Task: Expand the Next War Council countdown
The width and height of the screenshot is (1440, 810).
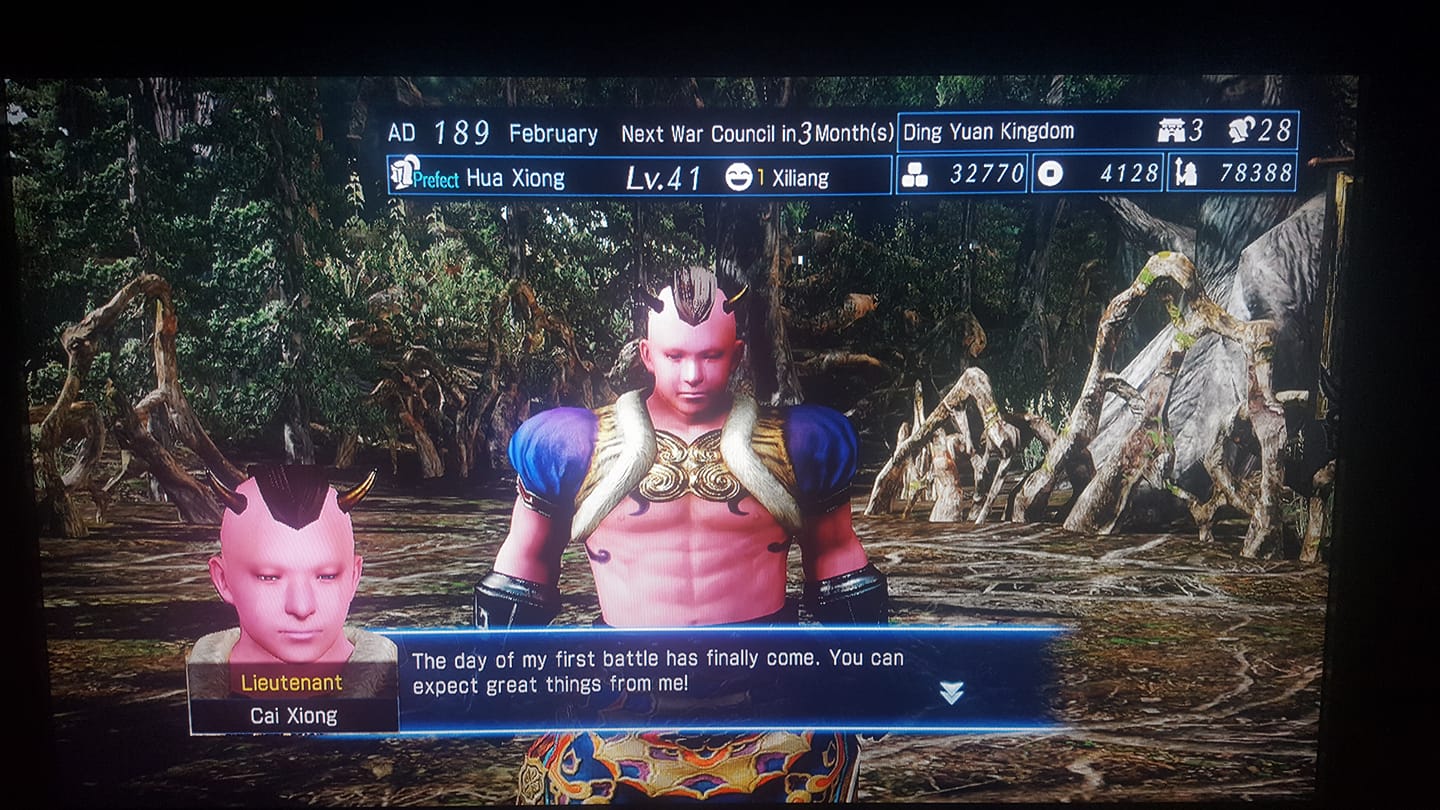Action: coord(755,131)
